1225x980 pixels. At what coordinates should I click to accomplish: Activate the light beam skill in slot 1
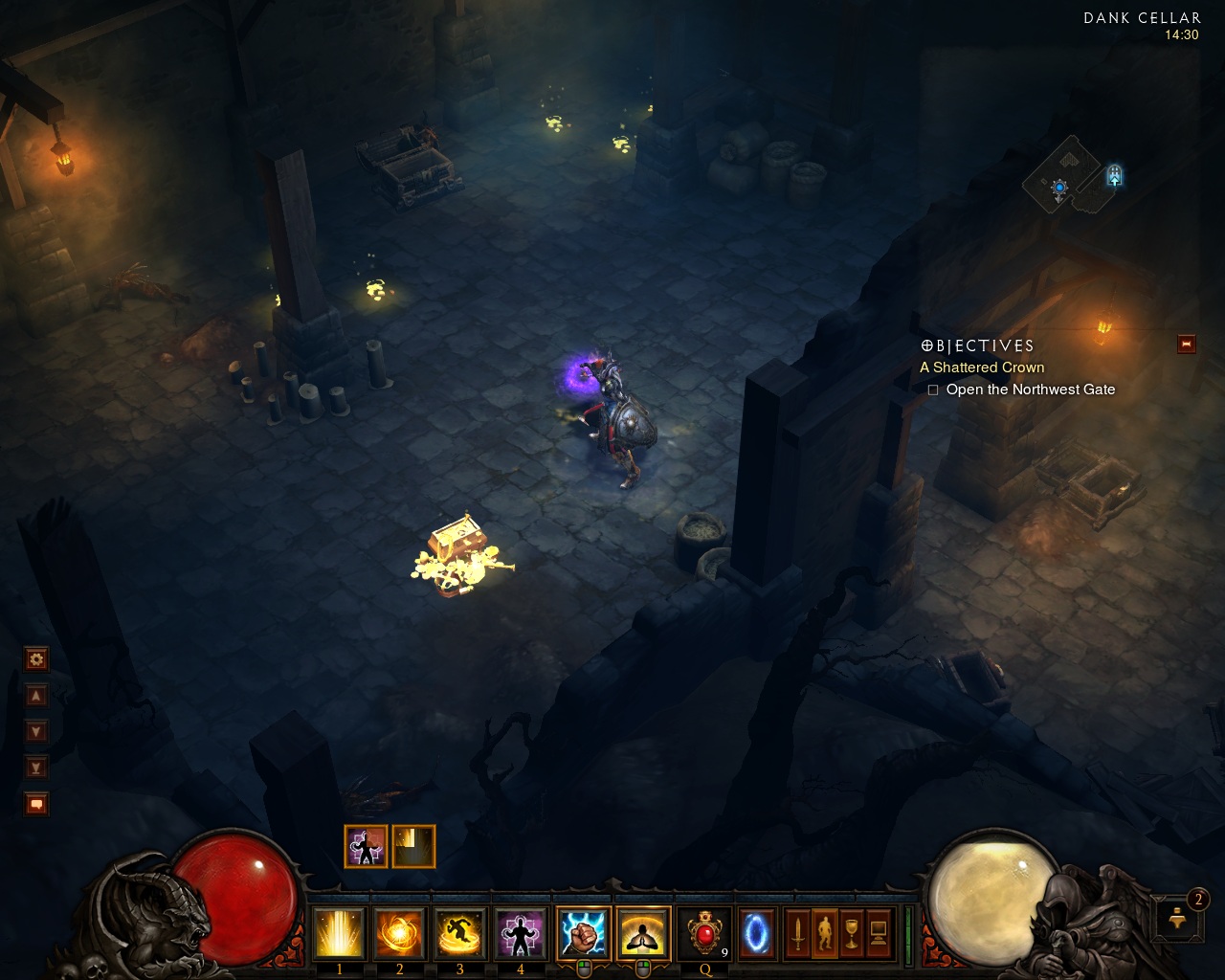point(339,933)
